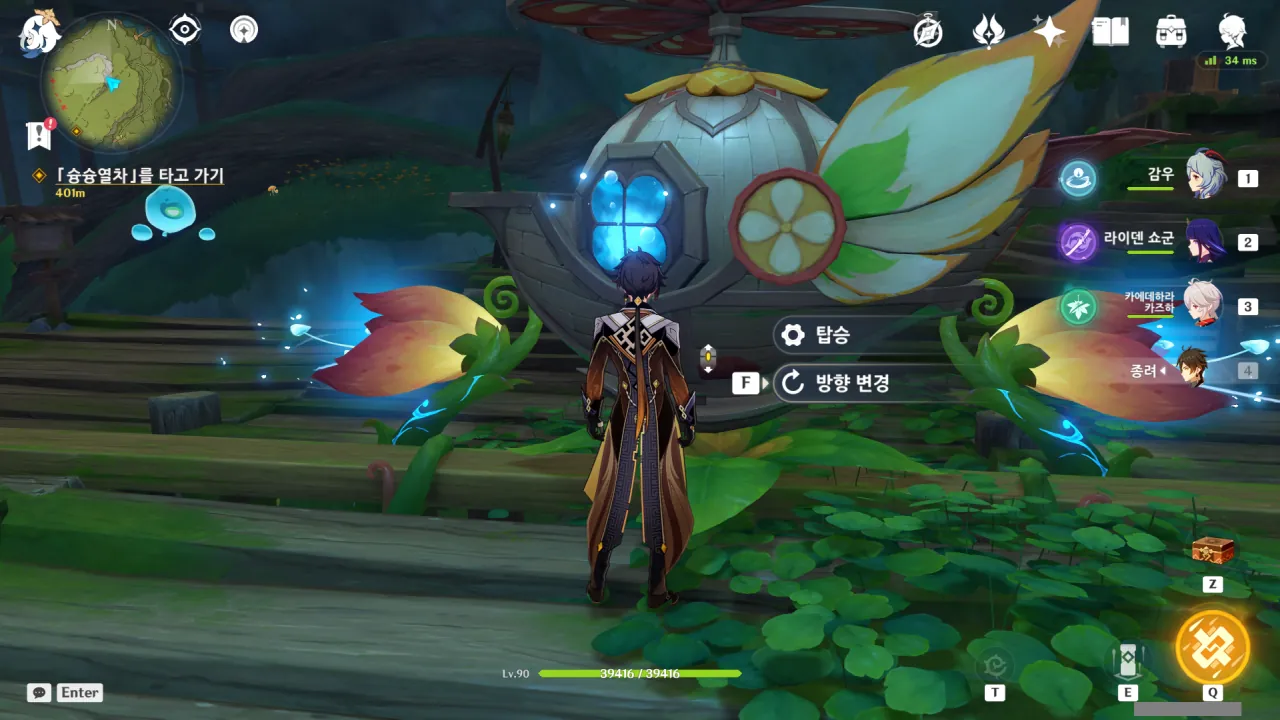The height and width of the screenshot is (720, 1280).
Task: Open the character profile silhouette icon
Action: (x=1232, y=32)
